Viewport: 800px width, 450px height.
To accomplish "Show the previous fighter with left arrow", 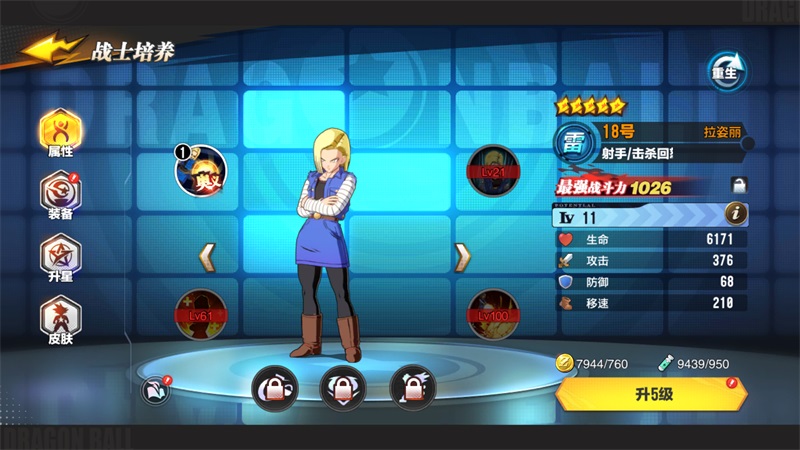I will 208,258.
